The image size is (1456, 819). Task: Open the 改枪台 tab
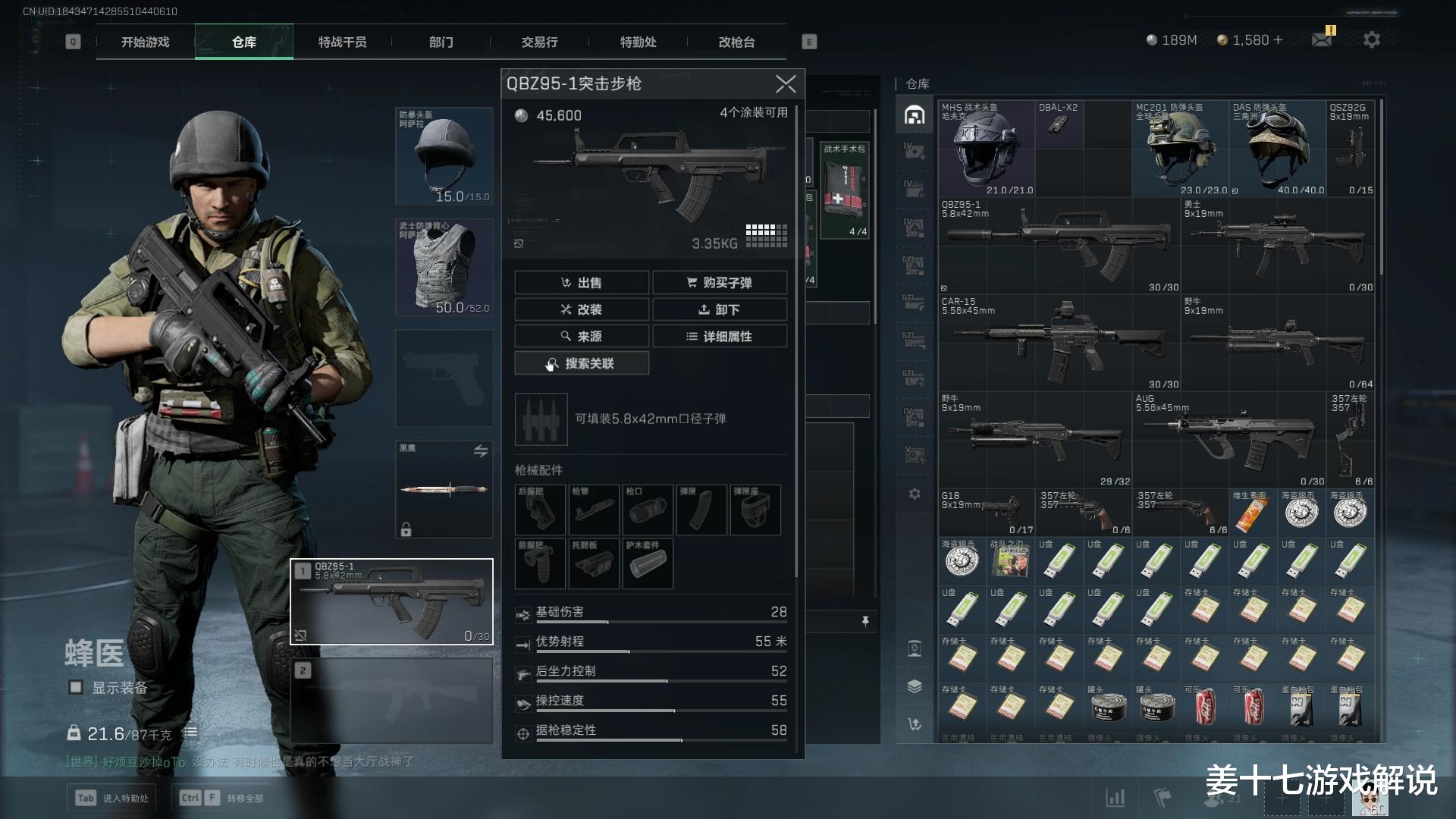(x=736, y=42)
